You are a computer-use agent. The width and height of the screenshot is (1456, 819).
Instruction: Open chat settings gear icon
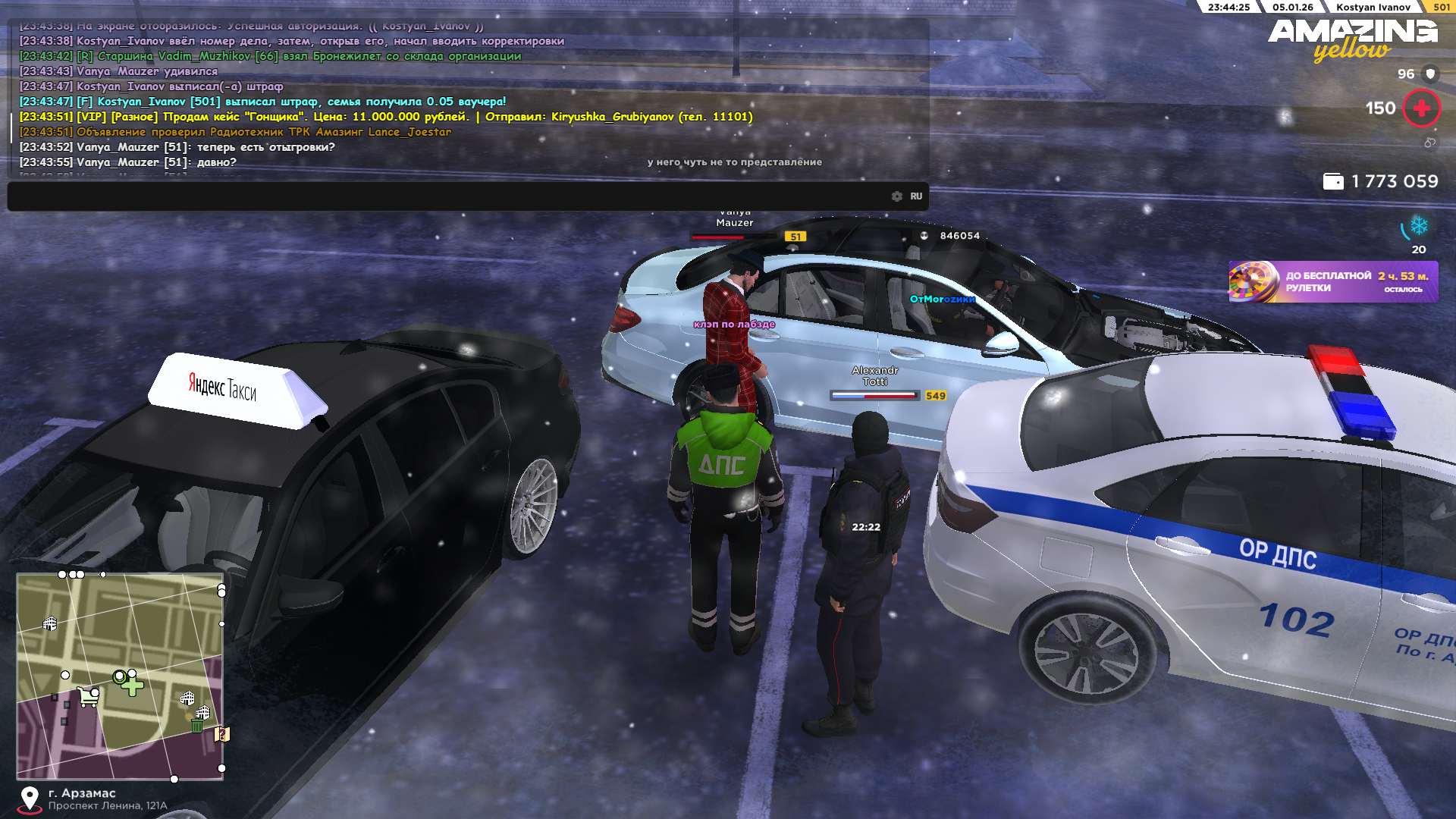(897, 196)
